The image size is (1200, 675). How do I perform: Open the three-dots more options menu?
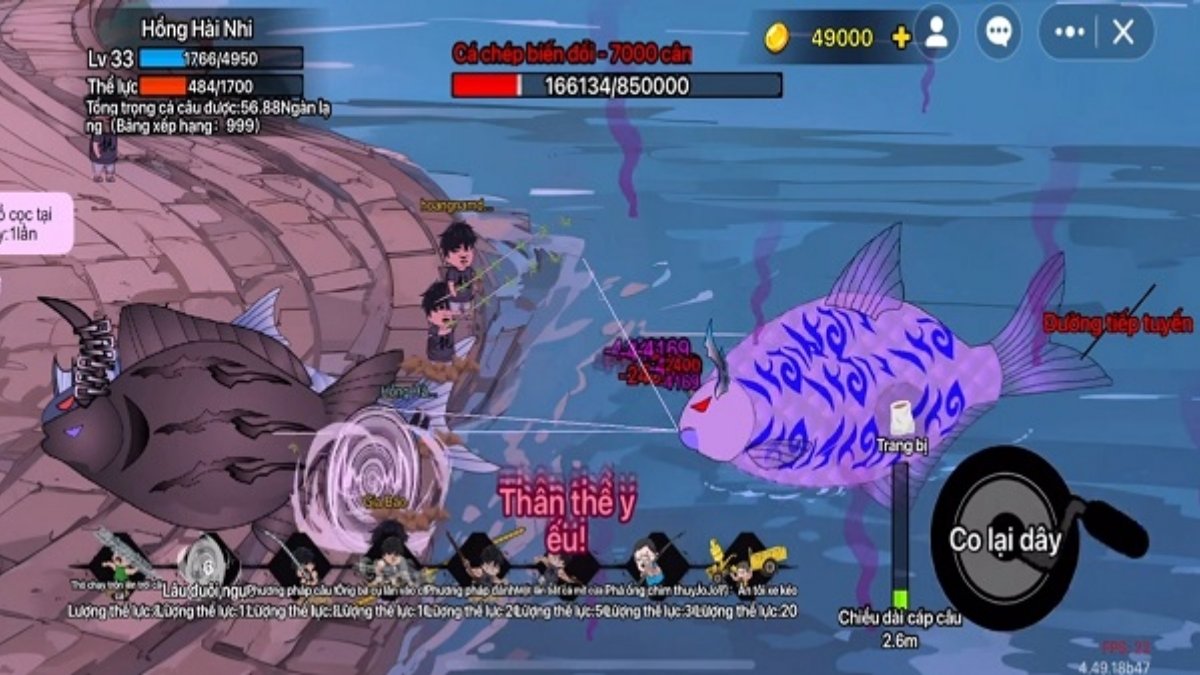1069,32
